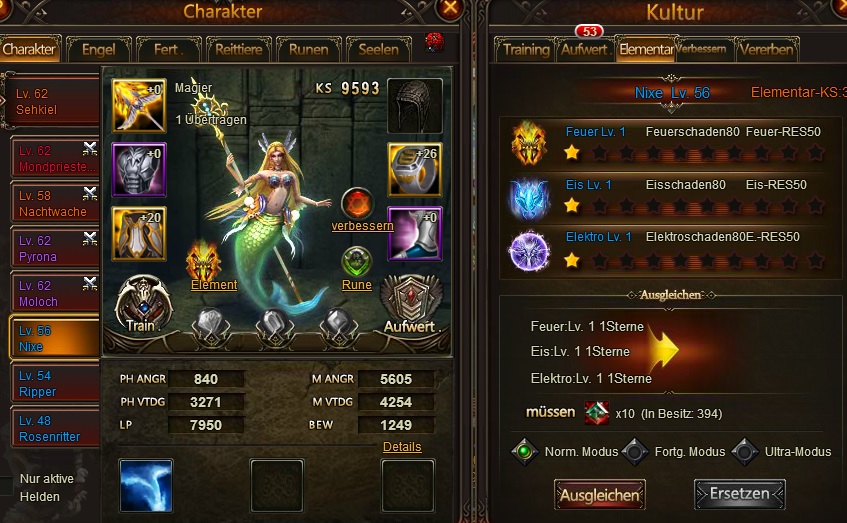The image size is (847, 523).
Task: Choose the Ultra-Modus option
Action: (744, 451)
